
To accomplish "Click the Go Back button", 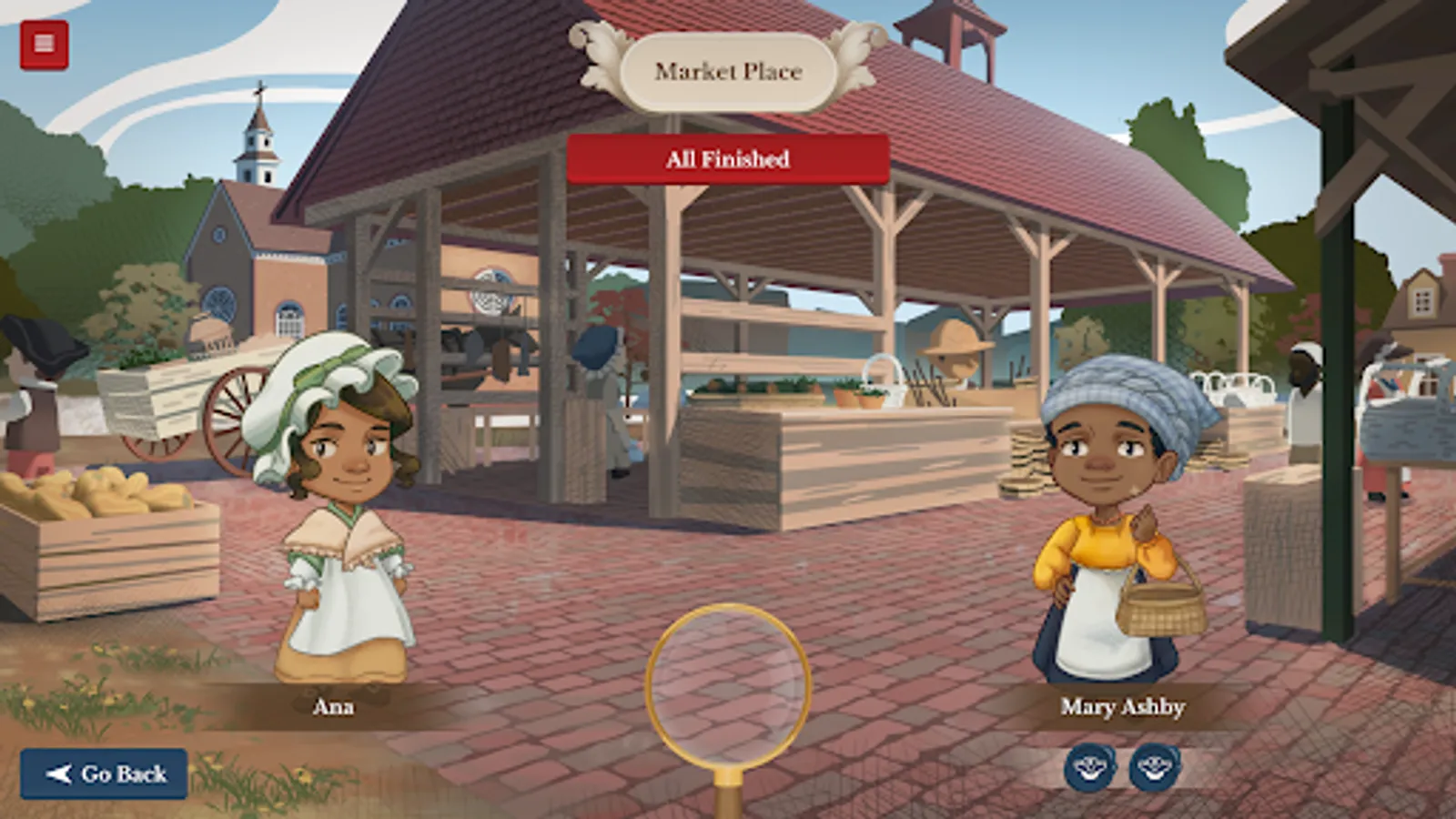I will click(105, 774).
